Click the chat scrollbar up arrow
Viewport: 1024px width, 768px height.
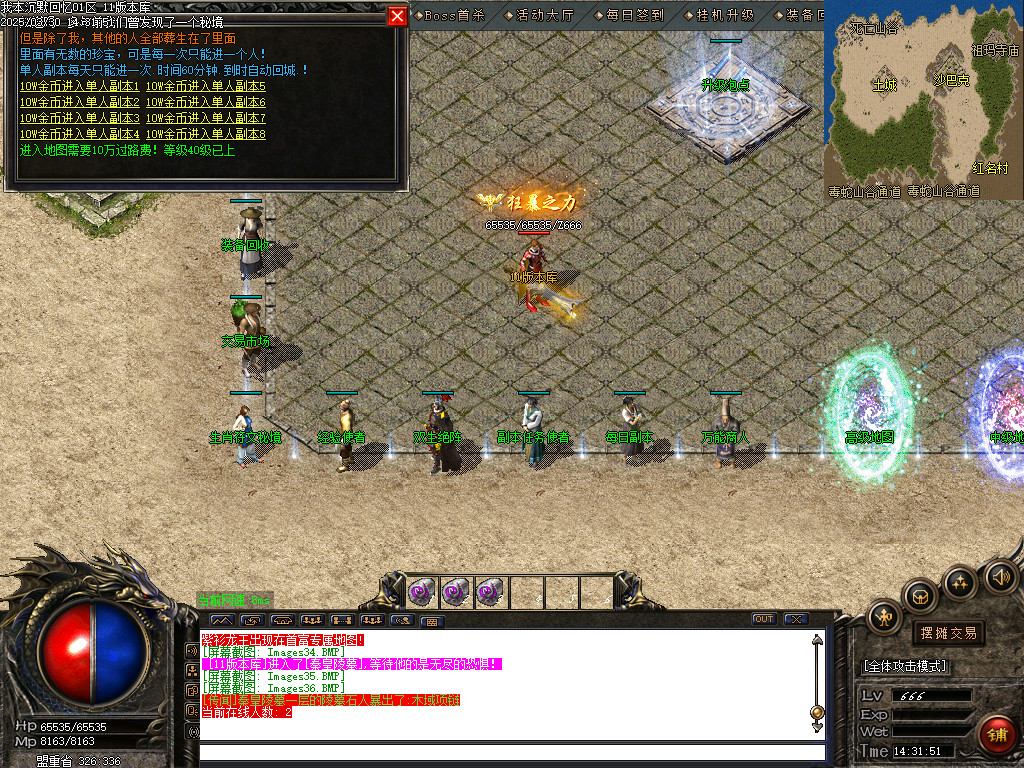click(818, 641)
